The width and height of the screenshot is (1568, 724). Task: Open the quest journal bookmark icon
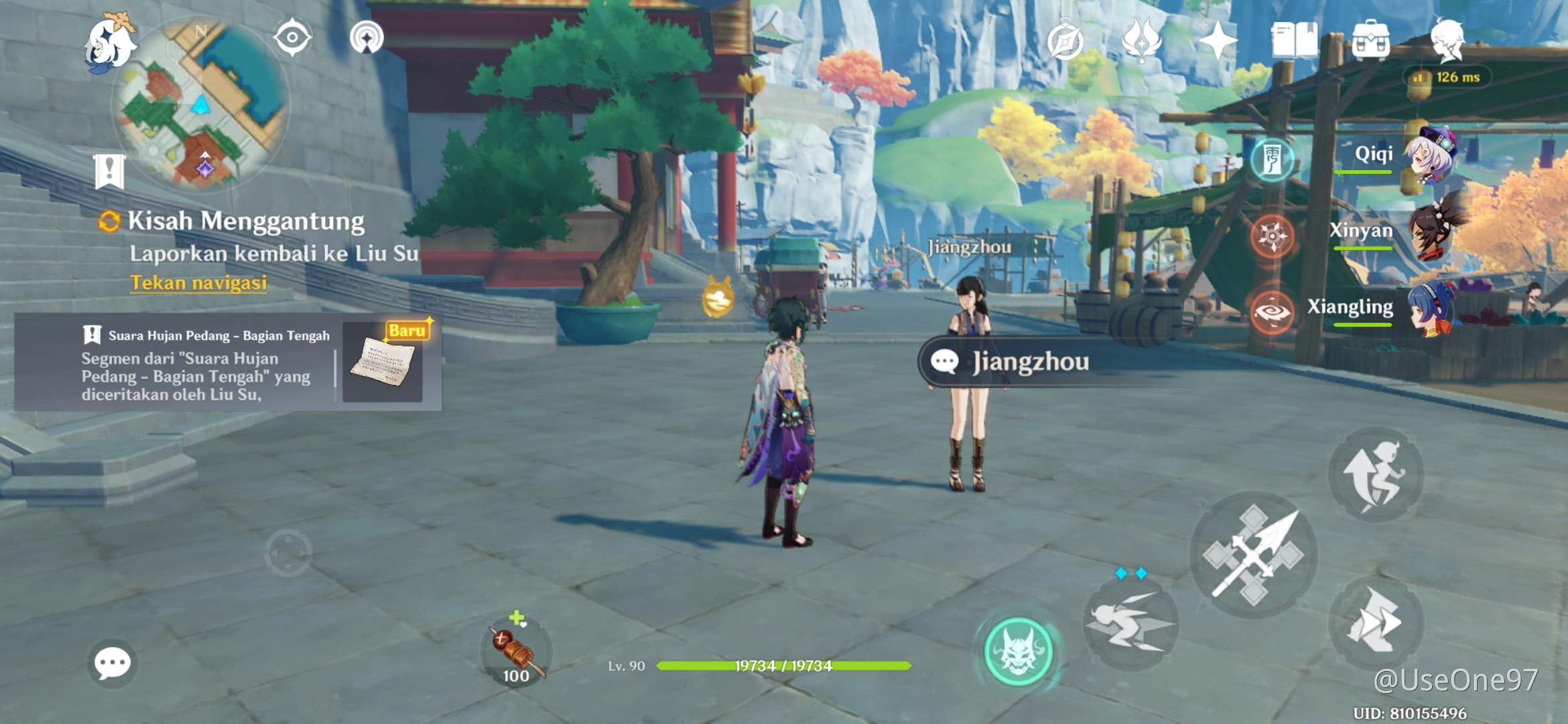click(x=109, y=171)
